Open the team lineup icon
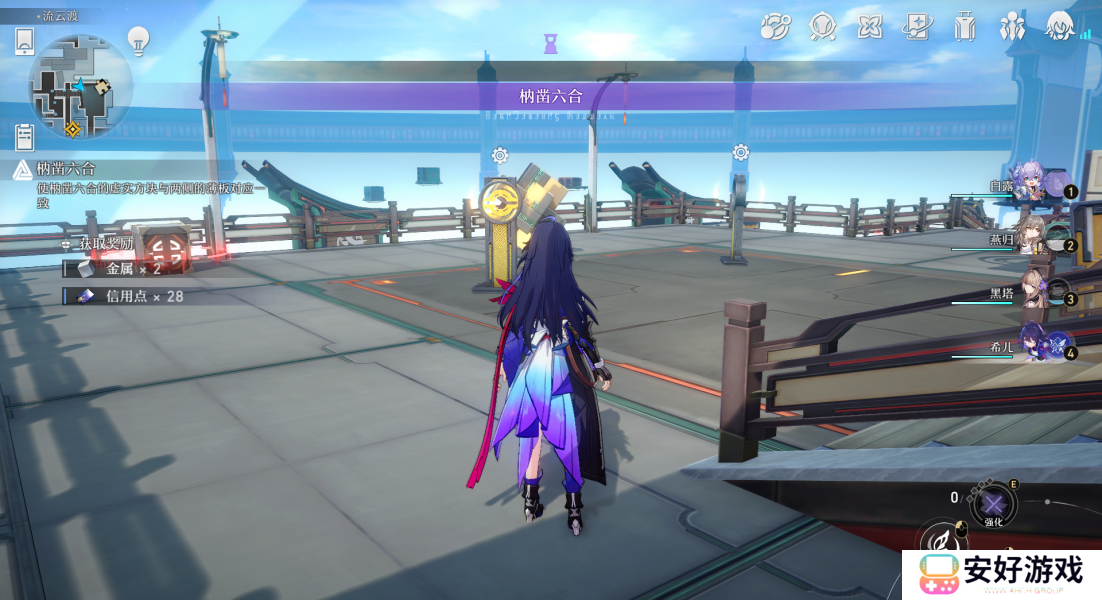 coord(1013,27)
